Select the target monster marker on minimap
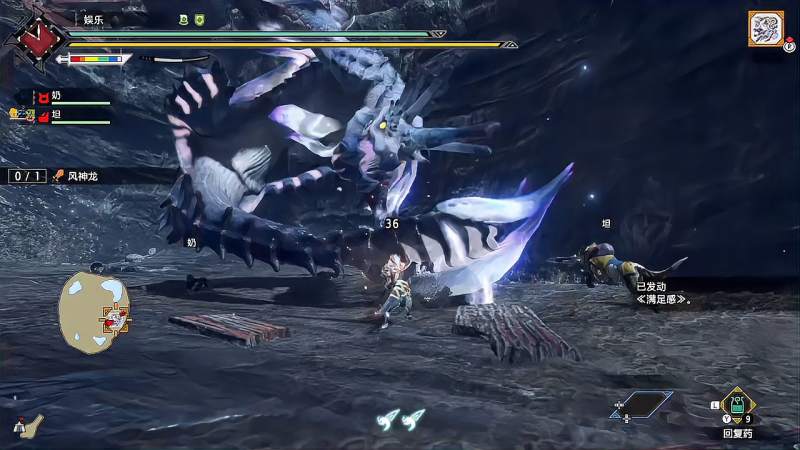The height and width of the screenshot is (450, 800). click(117, 320)
